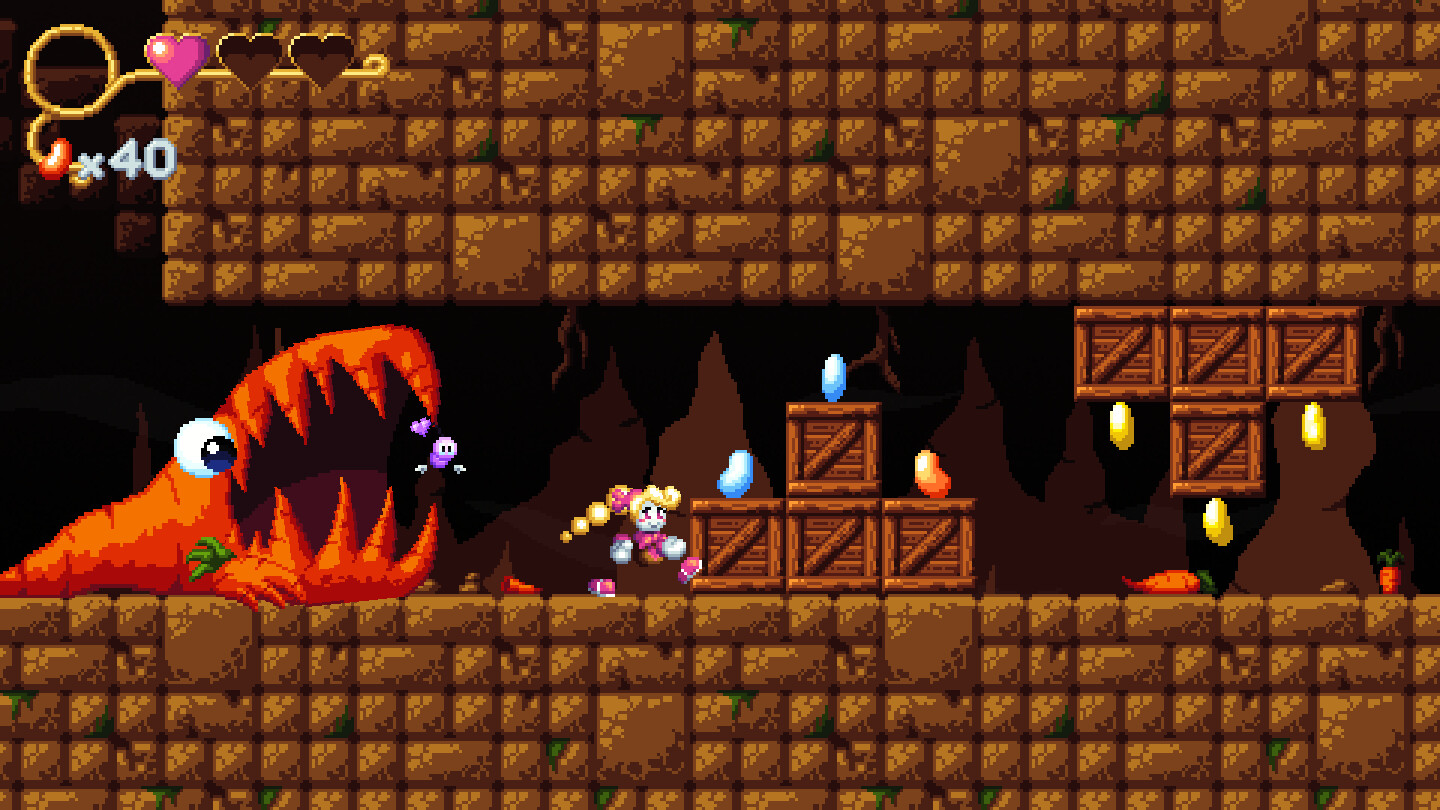This screenshot has width=1440, height=810.
Task: Click the jelly bean counter icon showing x40
Action: pos(55,155)
